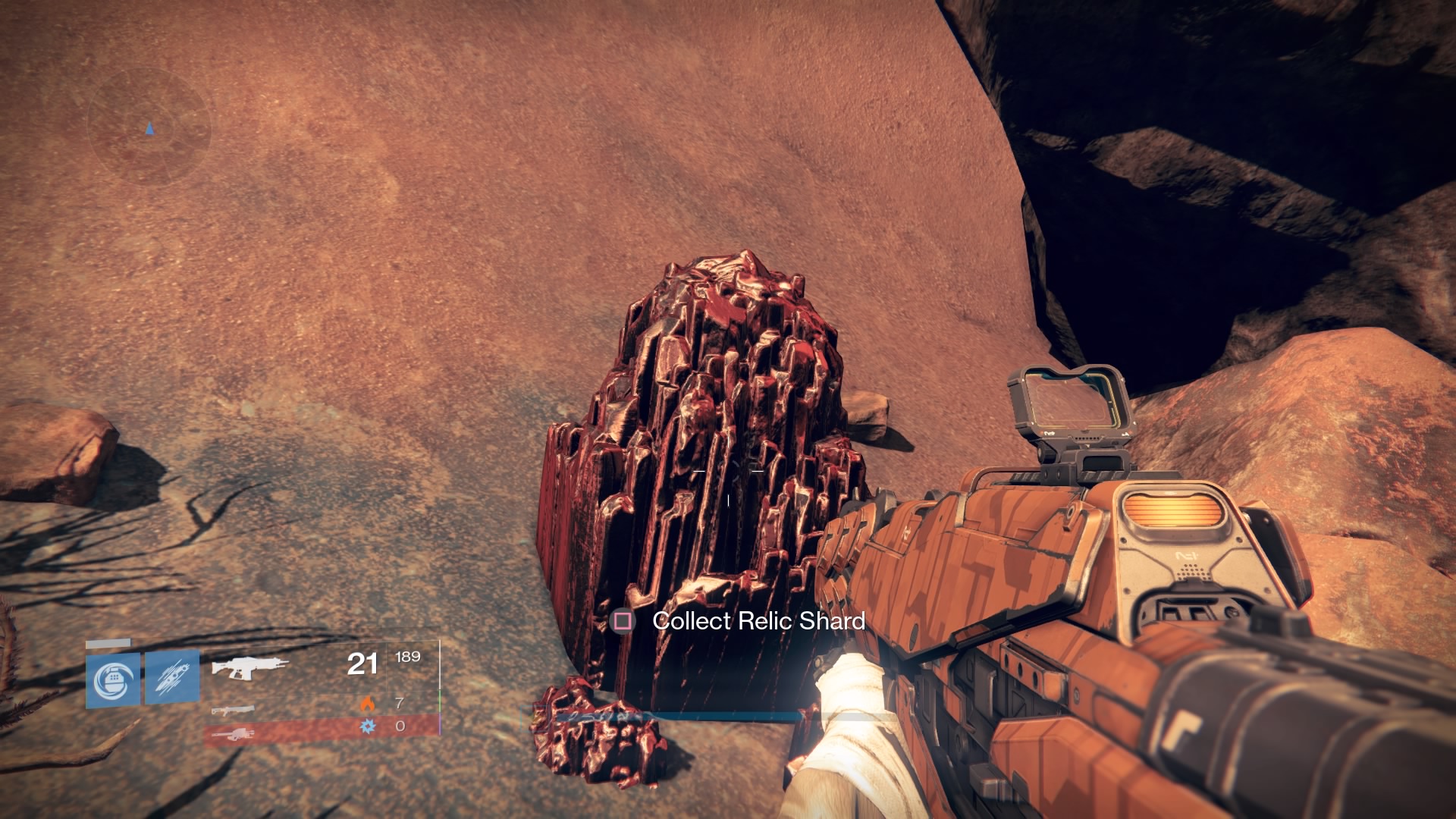
Task: Click the circular radar in the corner
Action: [x=149, y=127]
